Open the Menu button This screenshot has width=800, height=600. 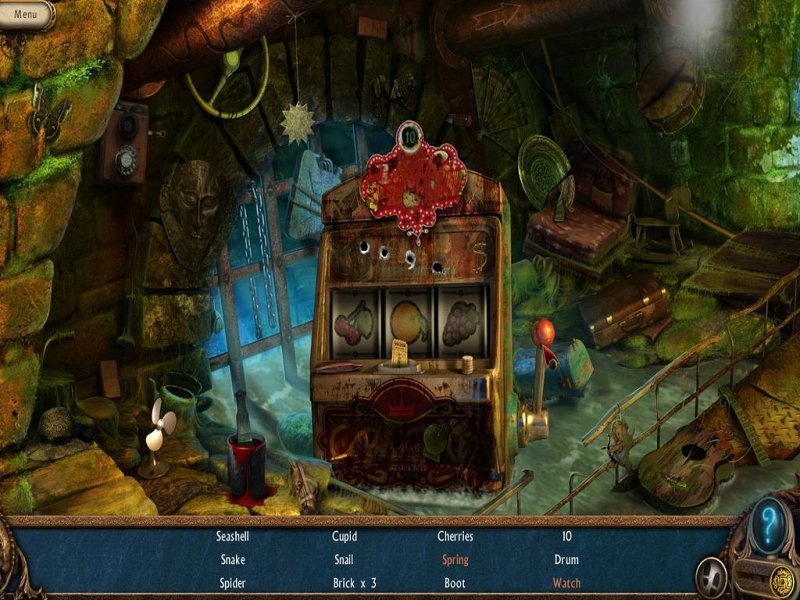coord(26,14)
